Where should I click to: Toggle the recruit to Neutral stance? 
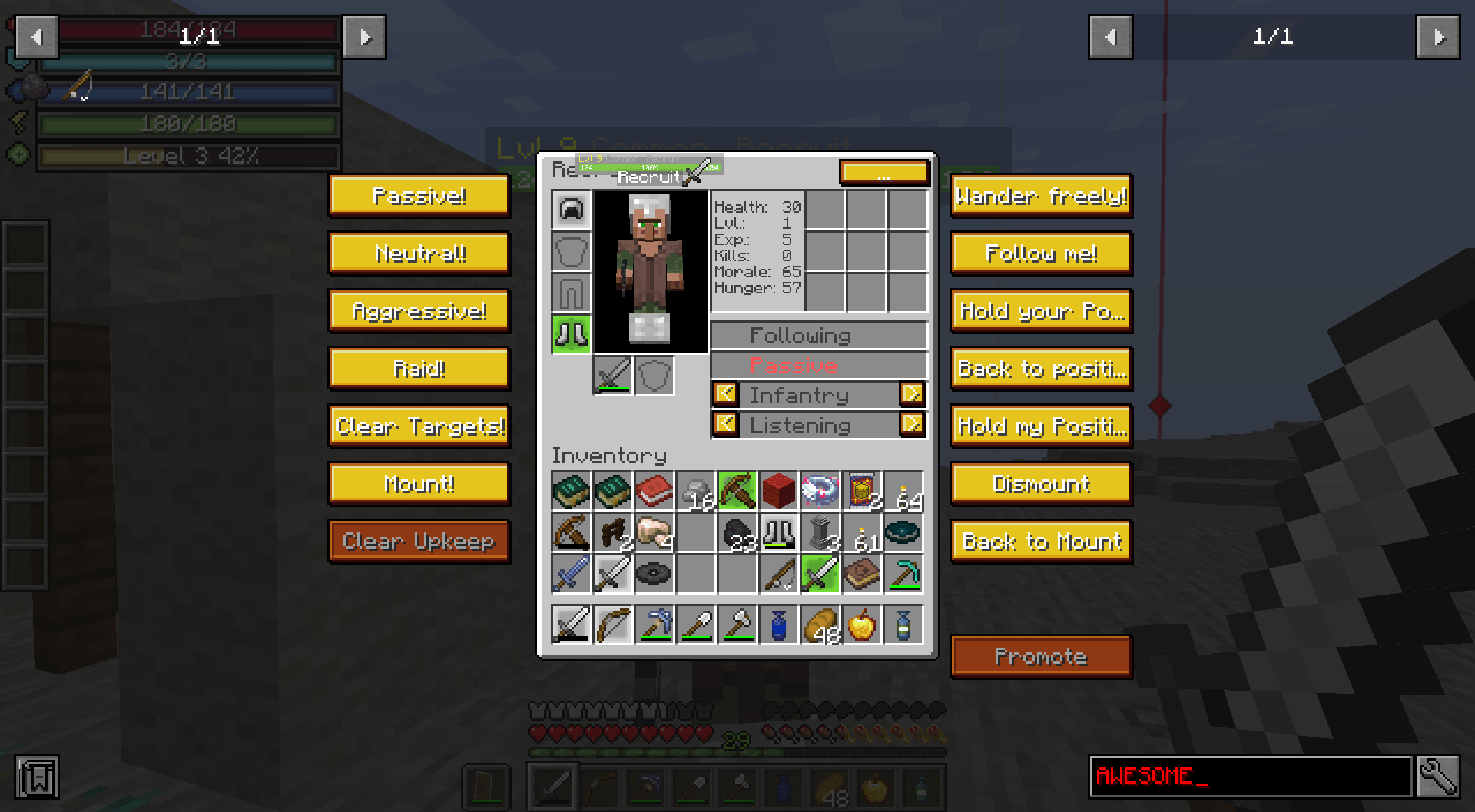tap(419, 253)
